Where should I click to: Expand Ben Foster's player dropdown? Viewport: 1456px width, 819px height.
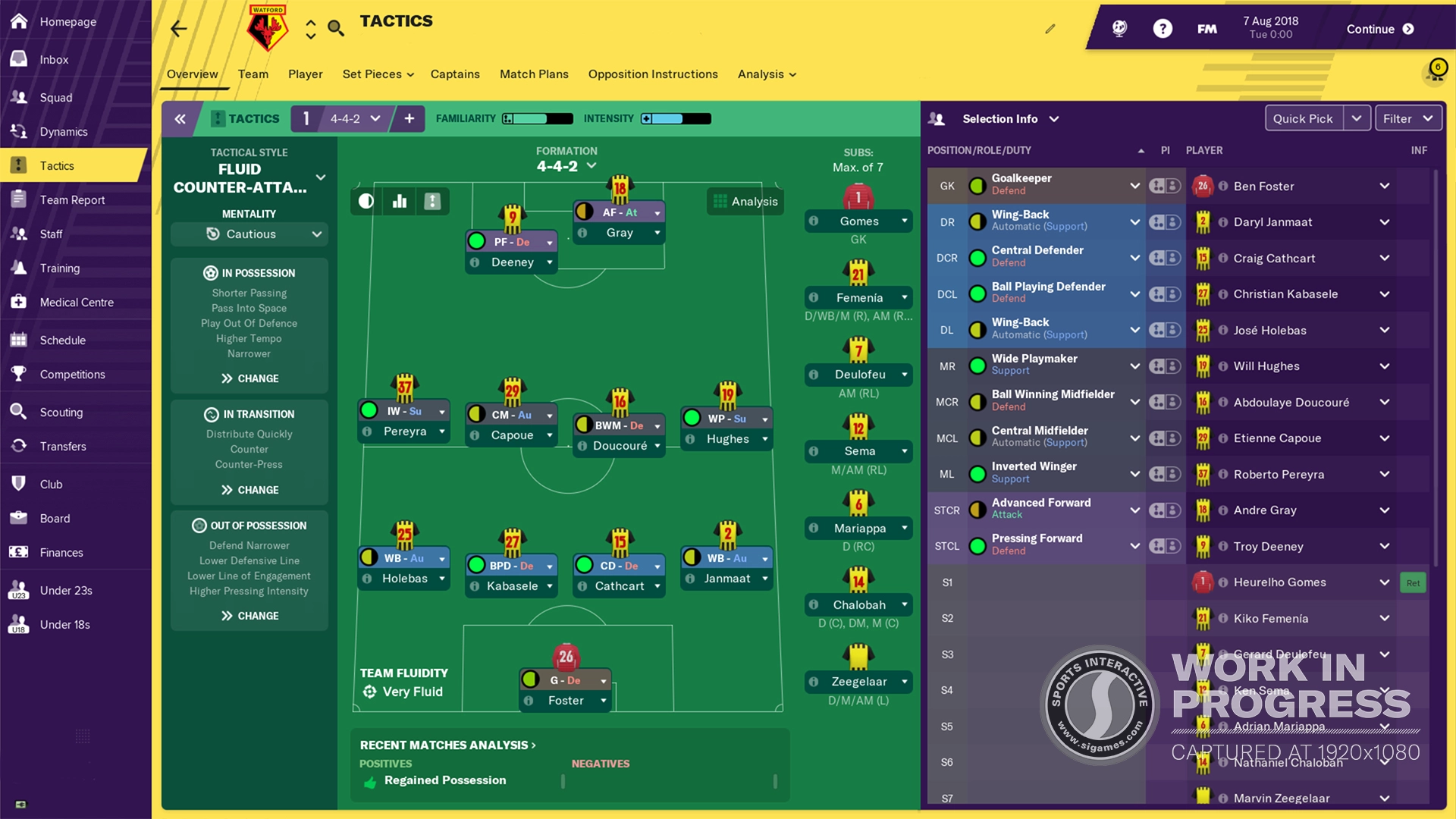click(x=1385, y=186)
